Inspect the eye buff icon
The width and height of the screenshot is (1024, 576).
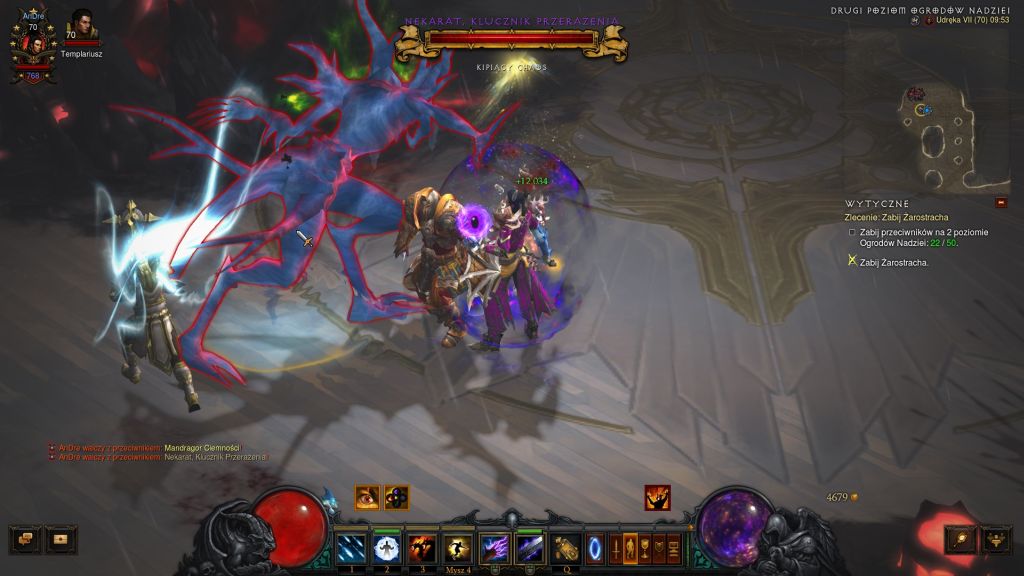367,497
